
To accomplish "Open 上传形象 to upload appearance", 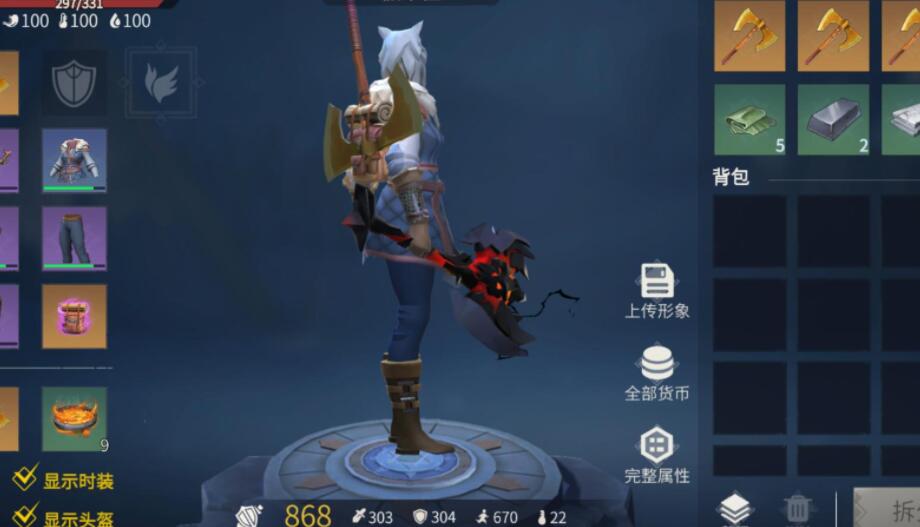I will tap(657, 291).
